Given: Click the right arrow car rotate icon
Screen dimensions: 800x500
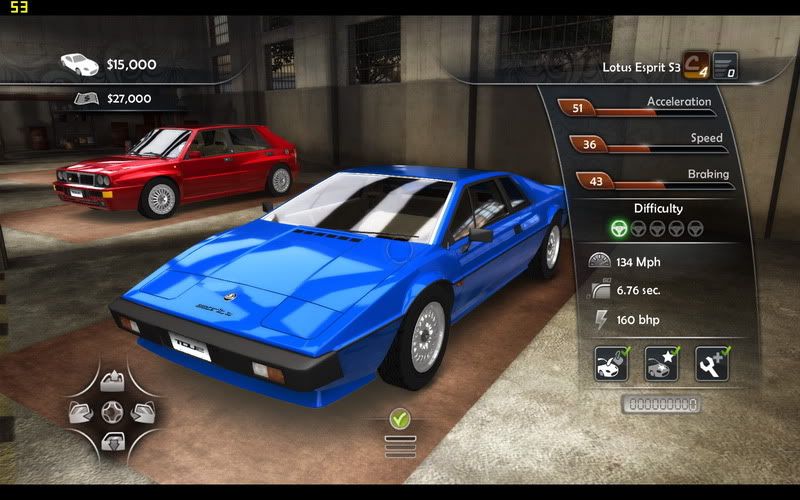Looking at the screenshot, I should point(143,410).
